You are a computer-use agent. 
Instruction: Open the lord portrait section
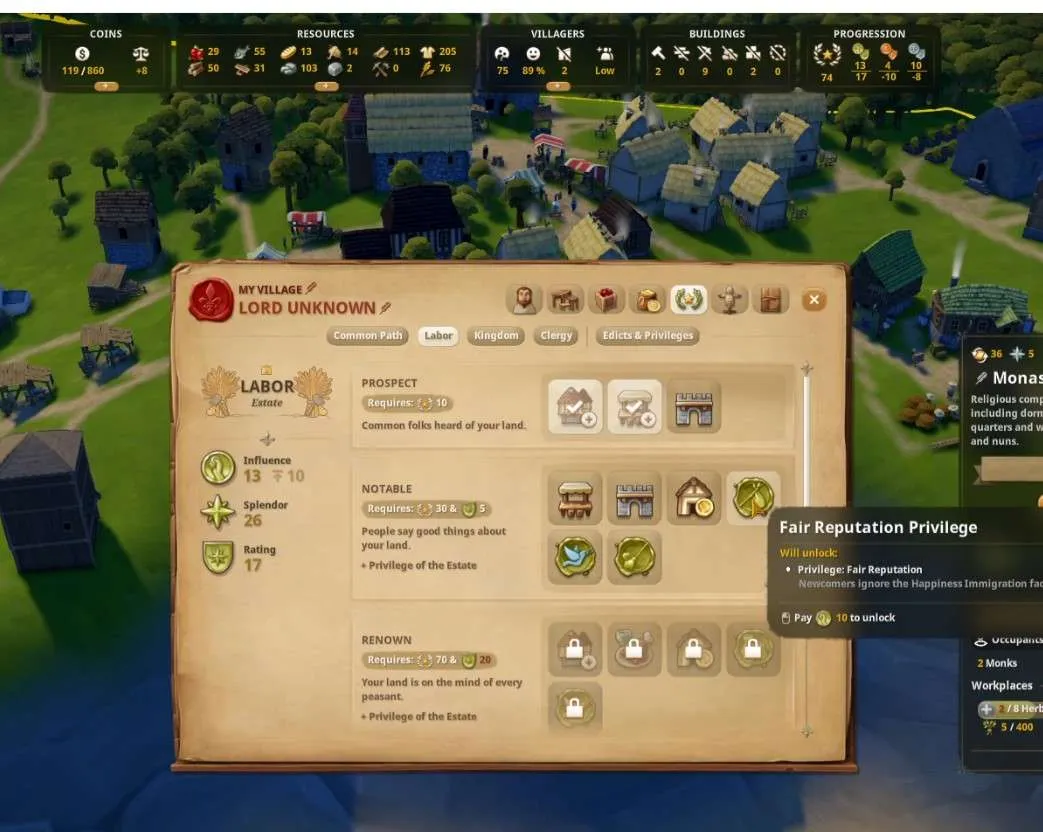pyautogui.click(x=526, y=299)
